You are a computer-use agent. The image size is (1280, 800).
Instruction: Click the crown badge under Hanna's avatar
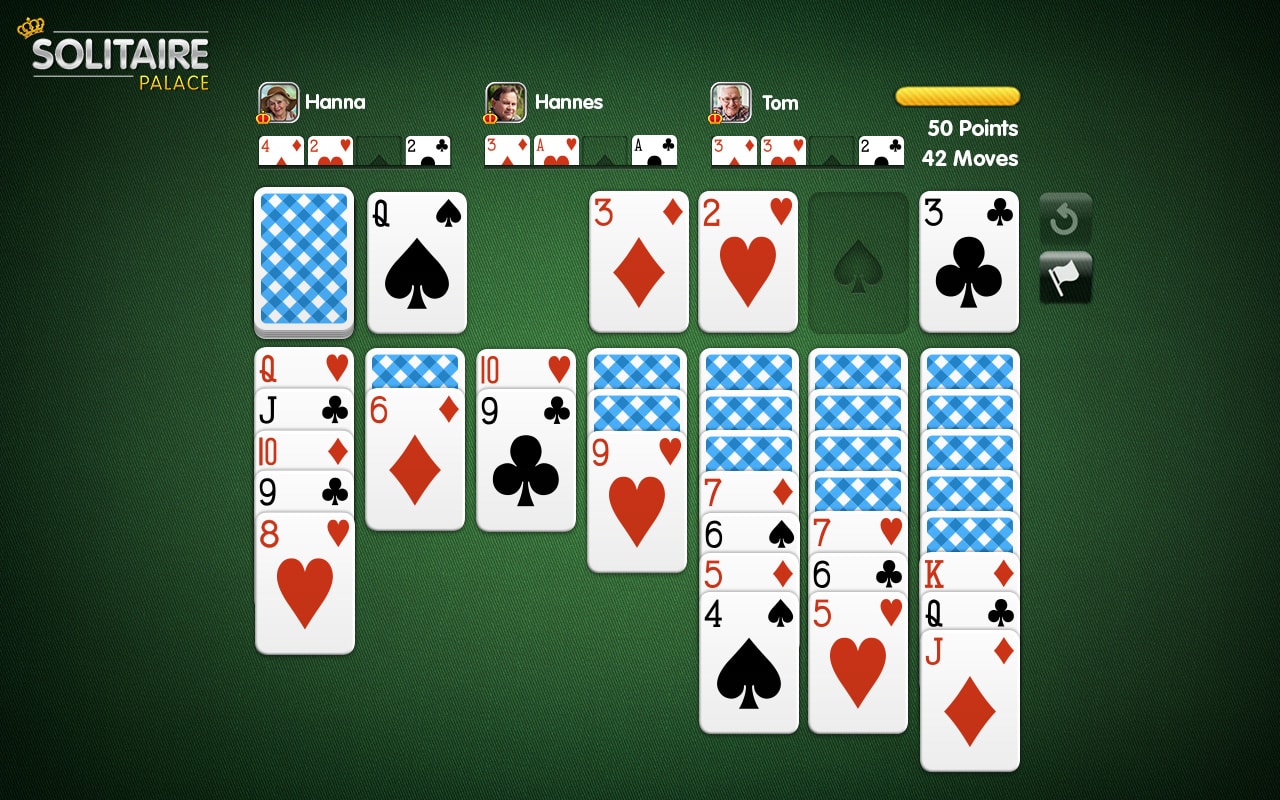tap(261, 117)
